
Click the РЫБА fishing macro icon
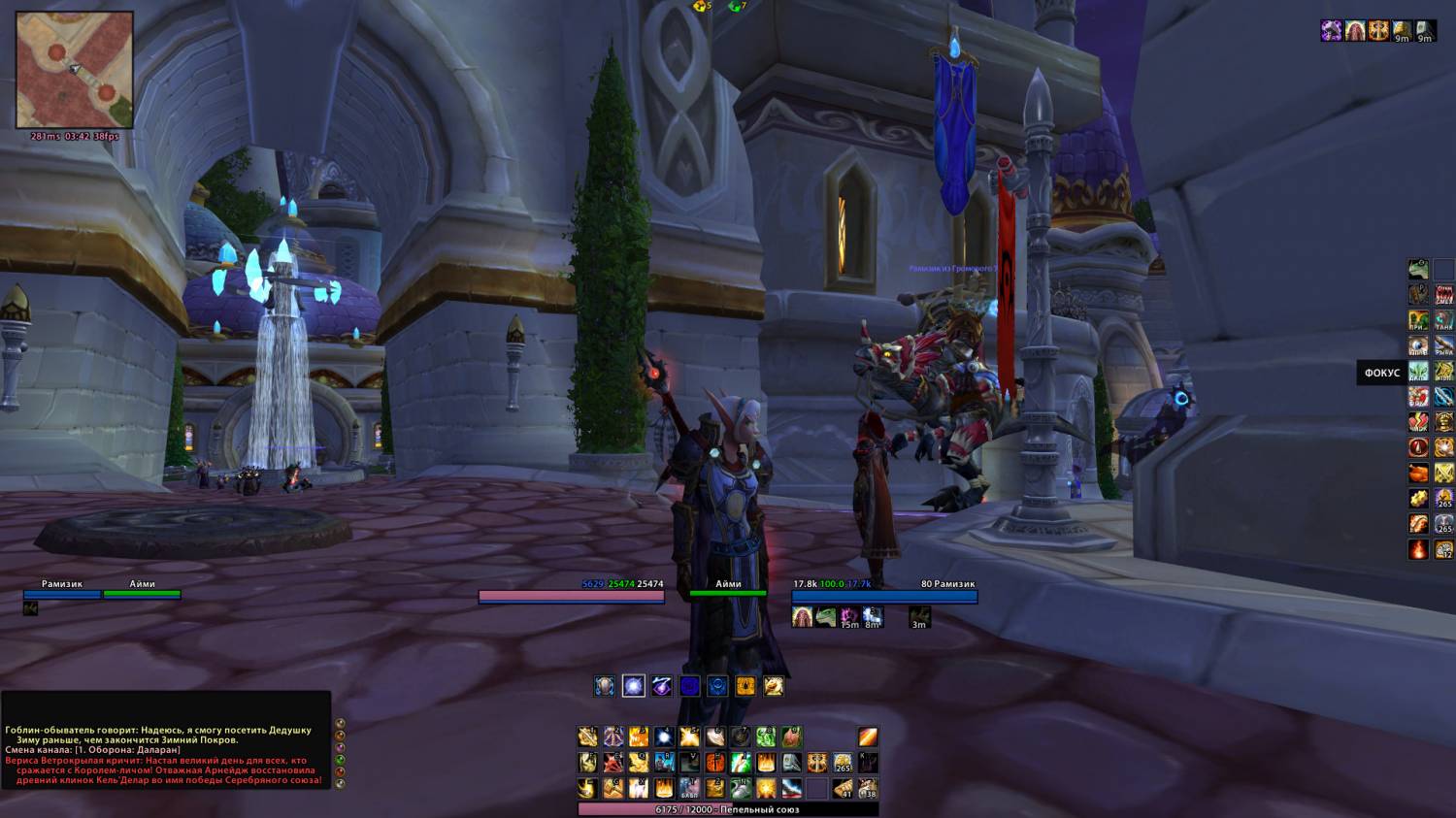(x=1444, y=345)
